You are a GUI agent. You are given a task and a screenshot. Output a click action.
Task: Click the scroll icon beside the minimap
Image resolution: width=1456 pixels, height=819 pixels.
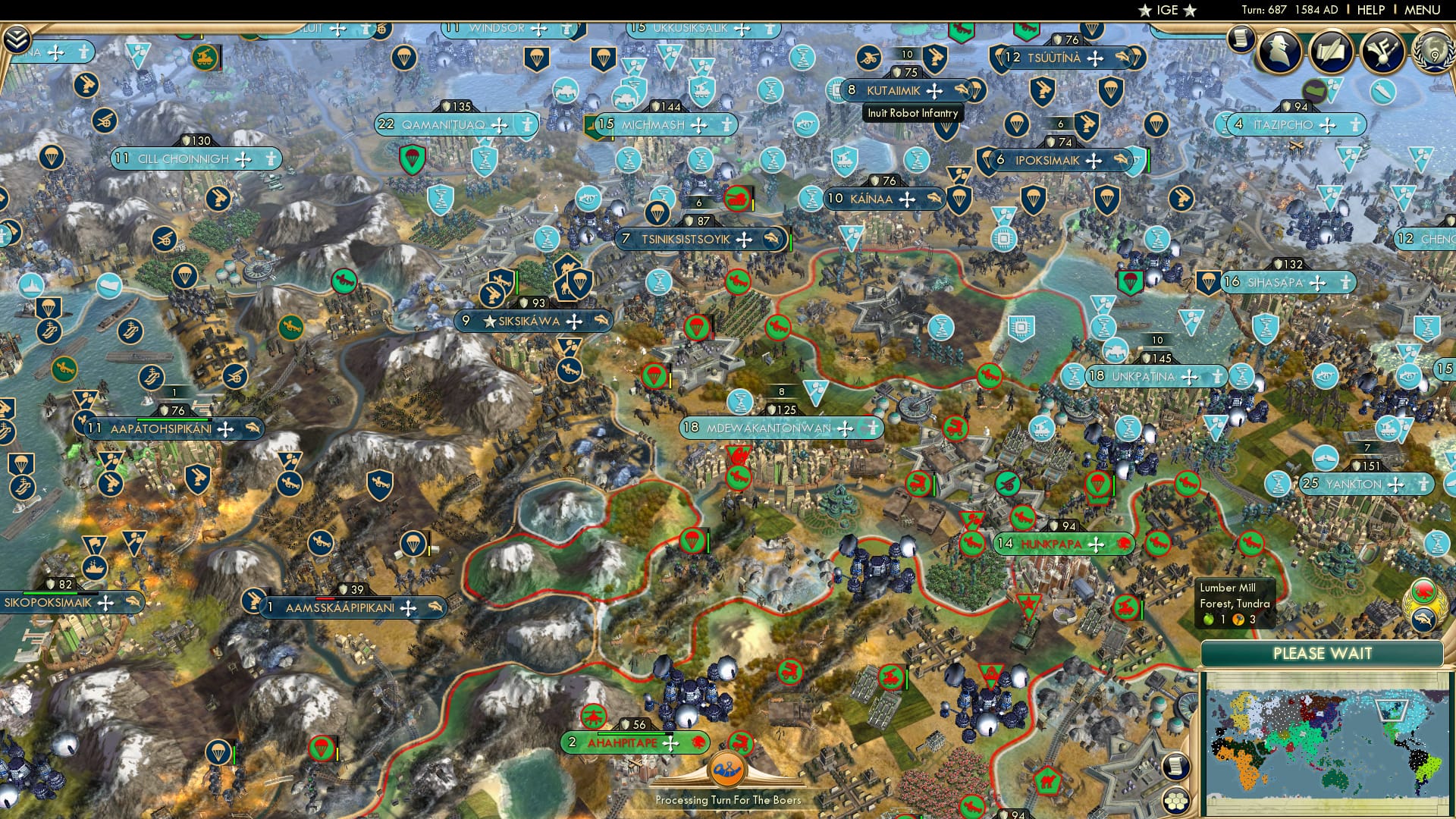coord(1176,767)
